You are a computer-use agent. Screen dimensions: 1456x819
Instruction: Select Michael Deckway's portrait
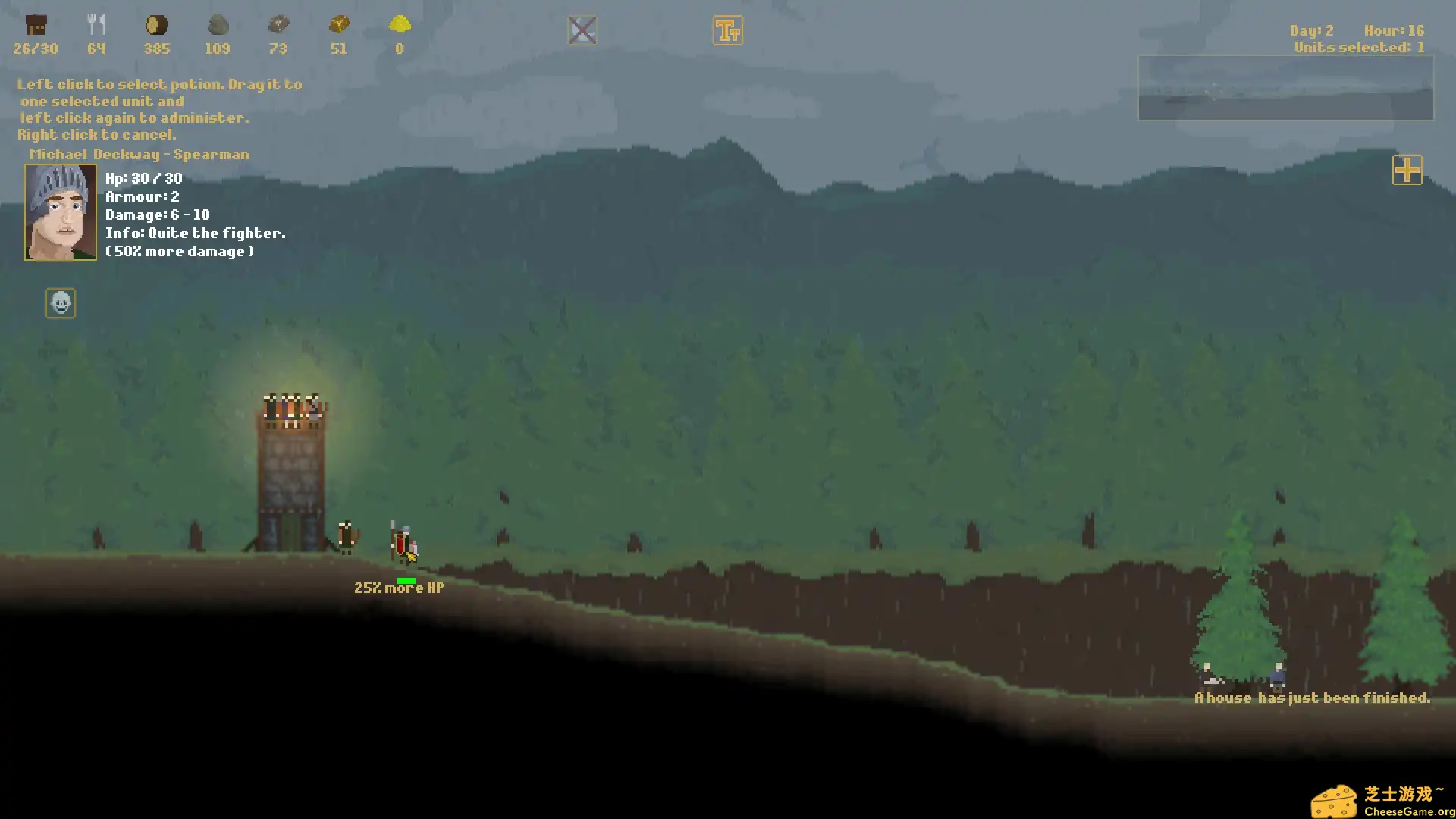pos(60,212)
